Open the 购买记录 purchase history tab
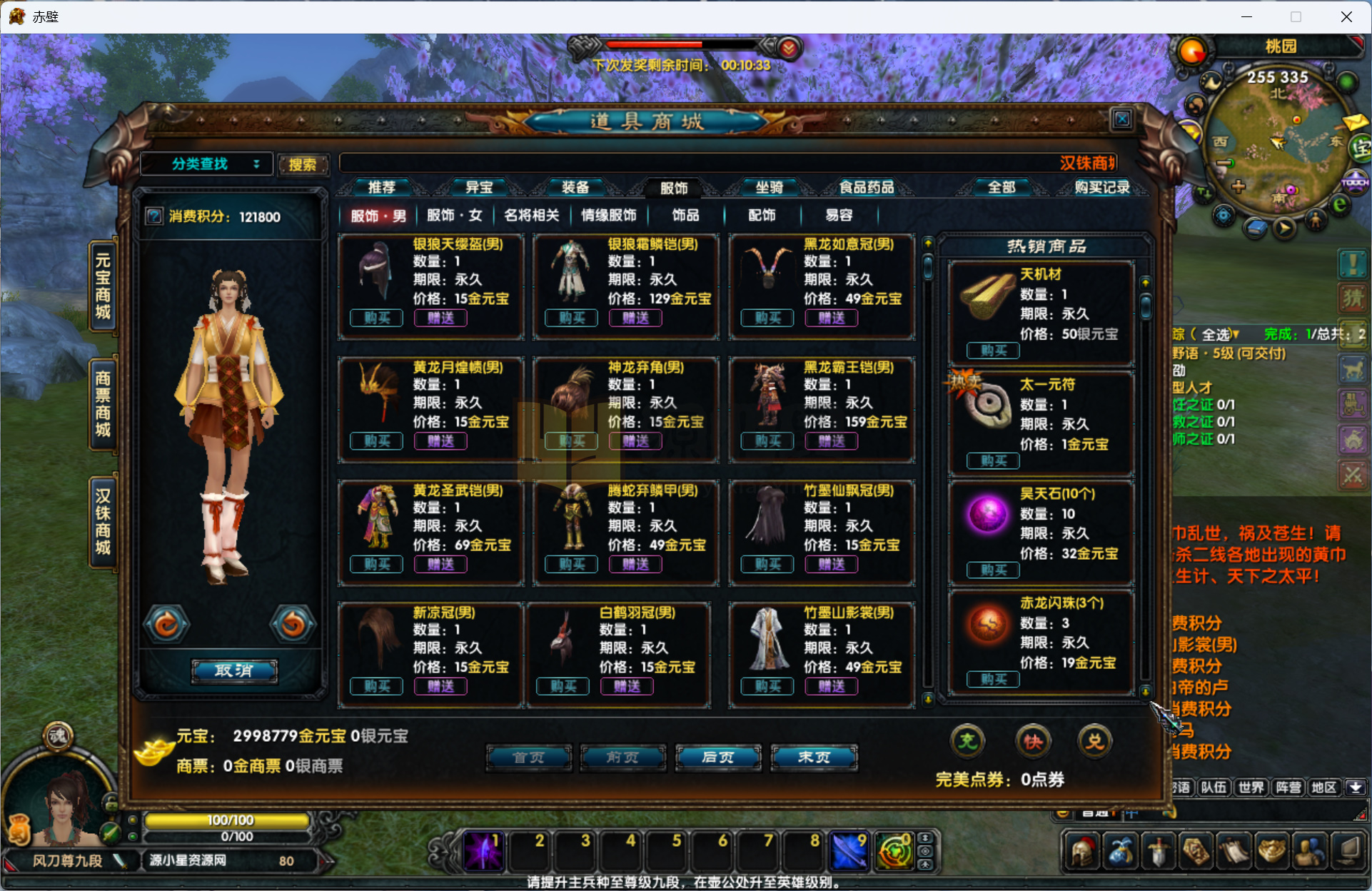1372x891 pixels. [x=1102, y=188]
